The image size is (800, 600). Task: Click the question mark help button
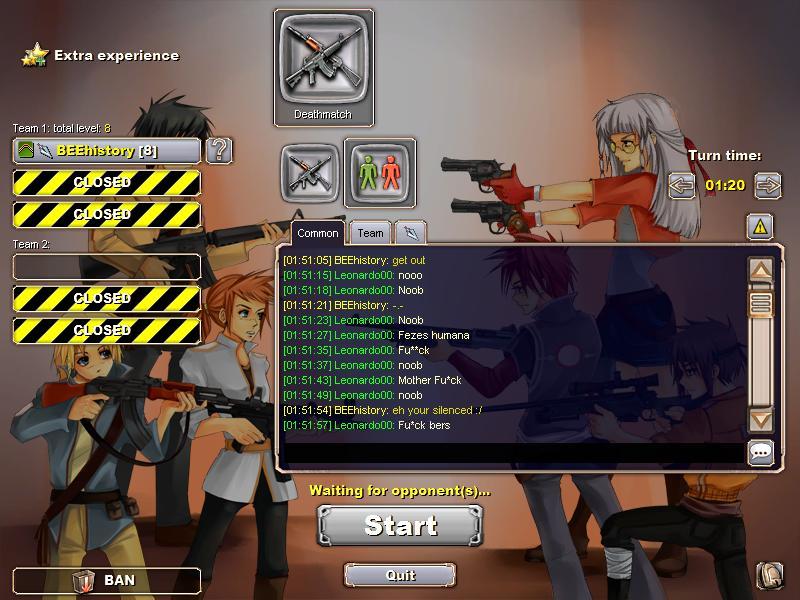point(219,151)
